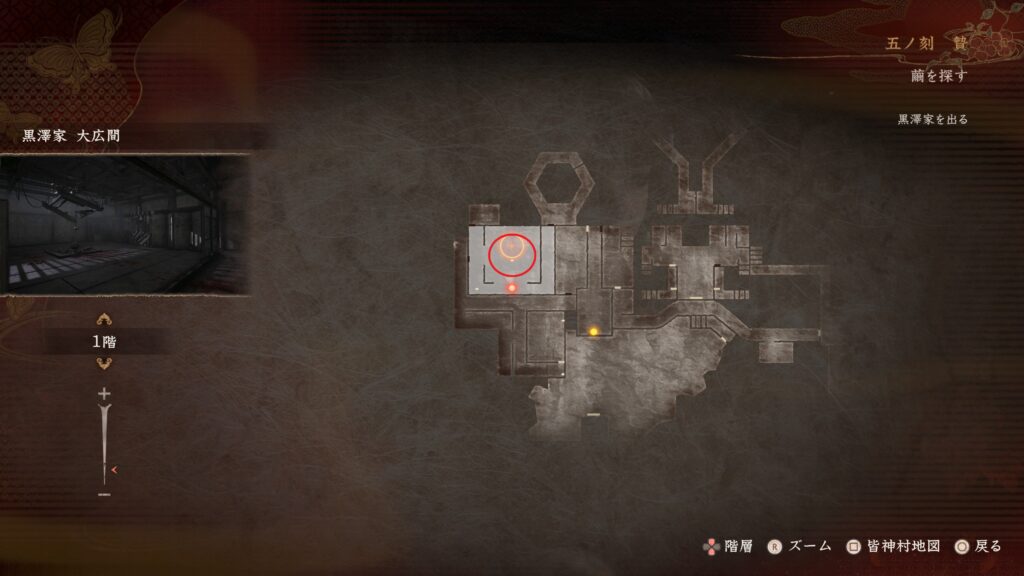Click the ズーム zoom label
The image size is (1024, 576).
click(810, 546)
